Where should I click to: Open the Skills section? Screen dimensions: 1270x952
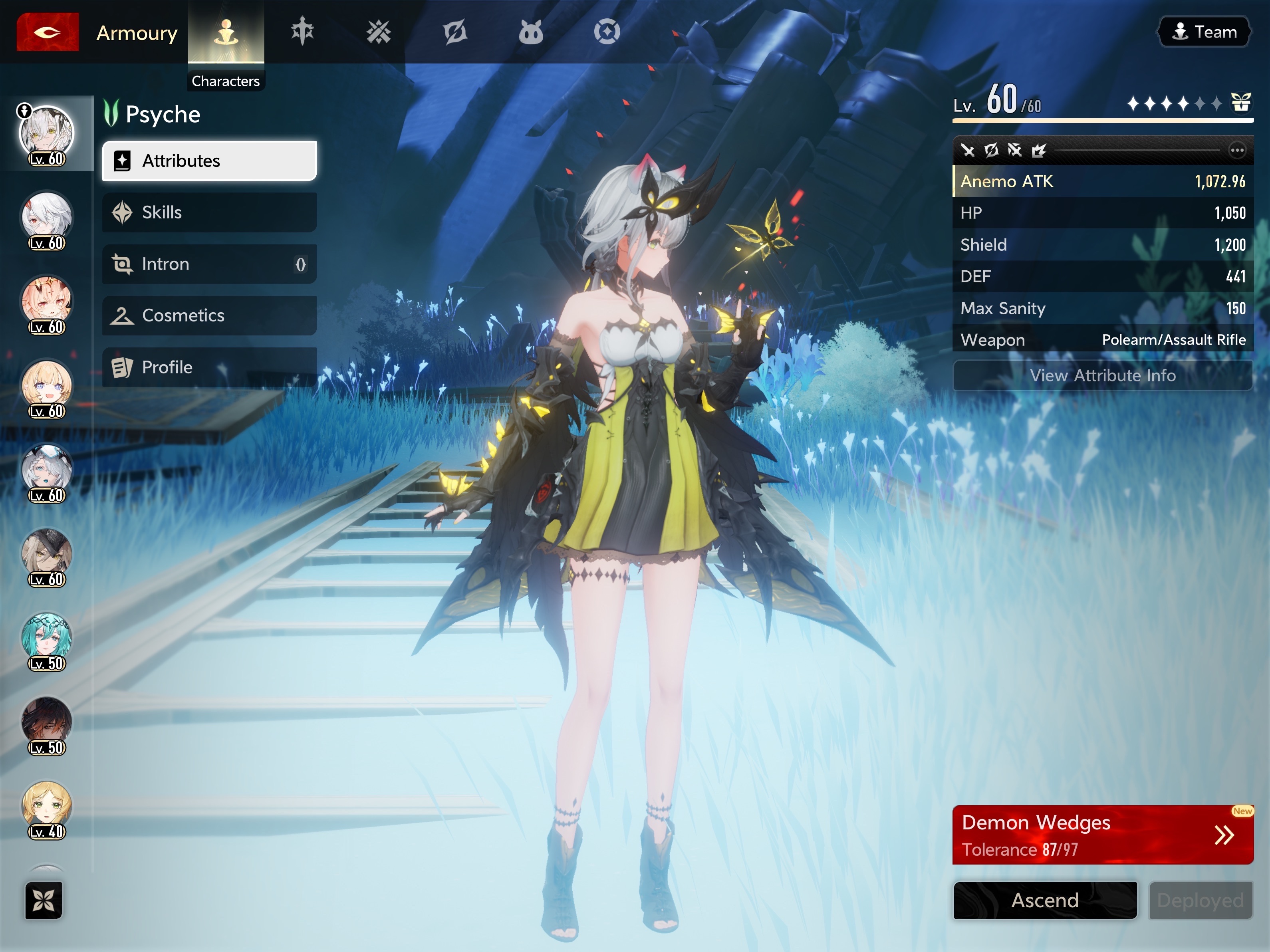[209, 212]
